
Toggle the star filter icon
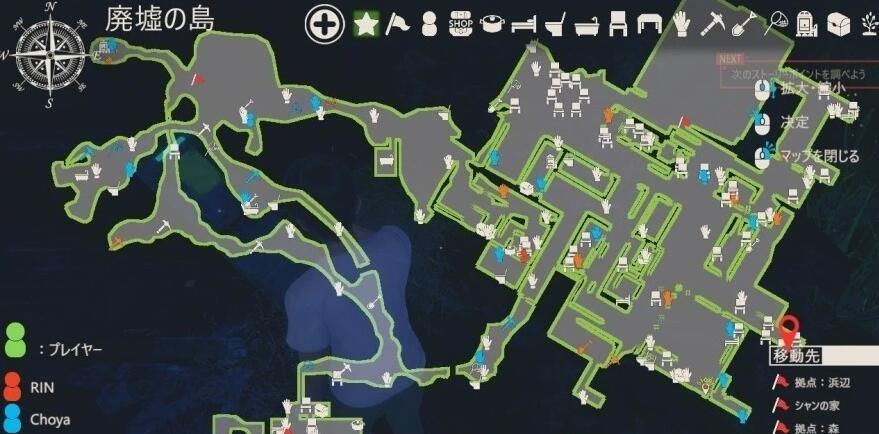click(x=366, y=23)
